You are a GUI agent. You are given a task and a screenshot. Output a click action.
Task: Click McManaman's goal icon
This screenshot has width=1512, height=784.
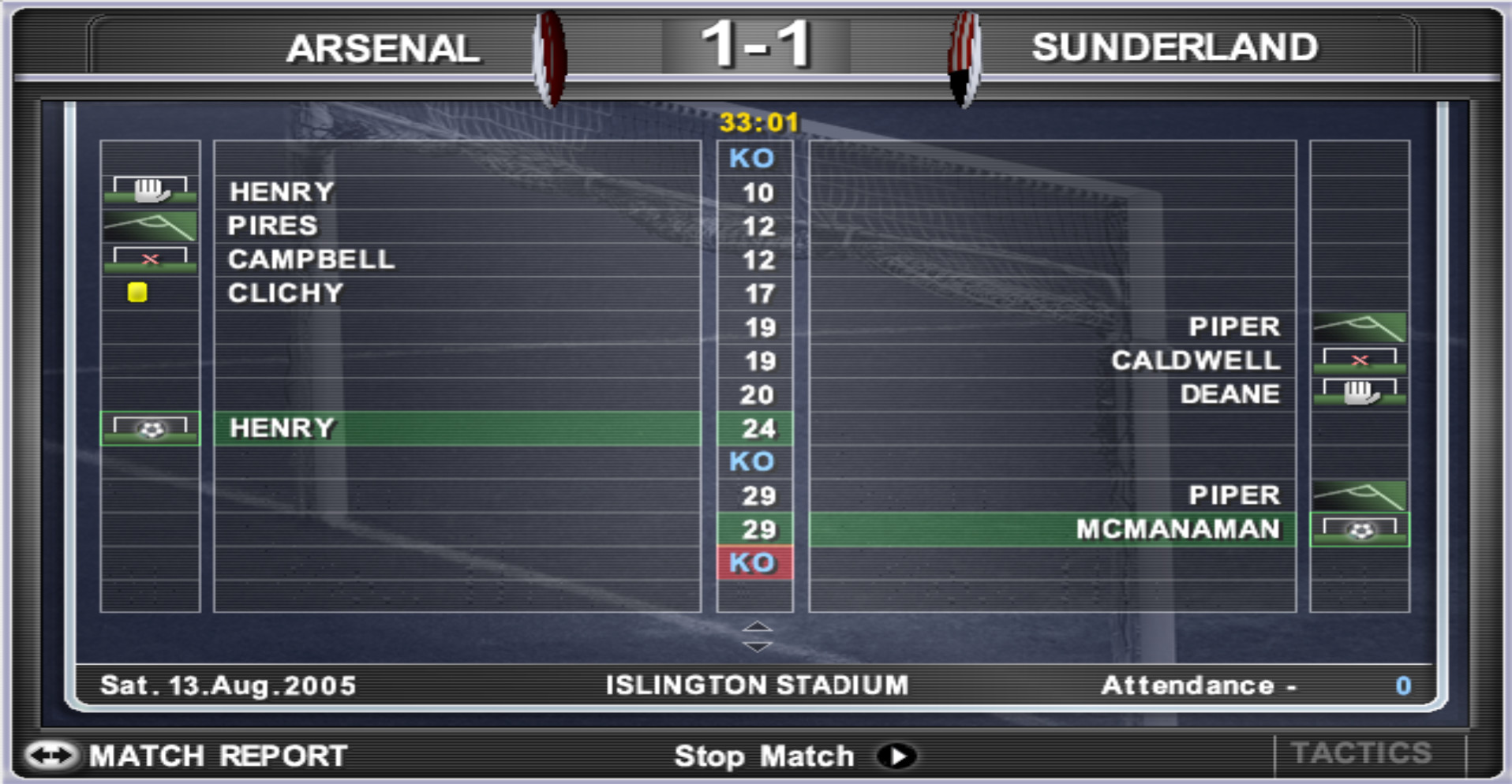point(1359,530)
